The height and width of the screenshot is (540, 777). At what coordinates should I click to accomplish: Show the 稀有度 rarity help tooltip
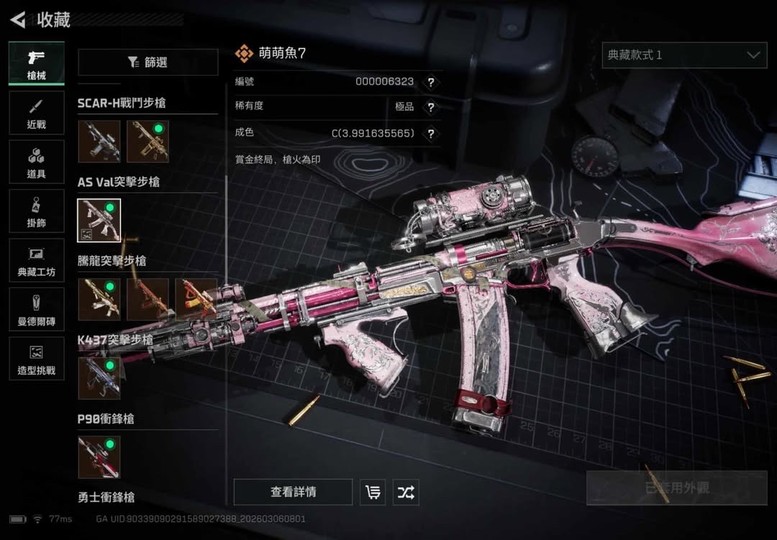pos(431,107)
